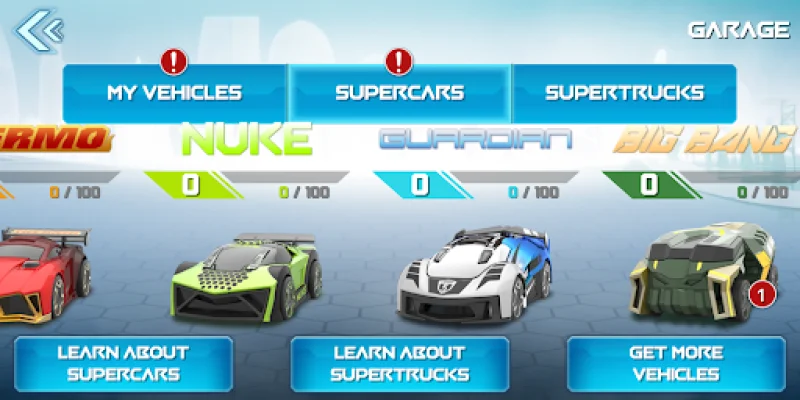
Task: Tap Learn About Supertrucks button
Action: (x=400, y=364)
